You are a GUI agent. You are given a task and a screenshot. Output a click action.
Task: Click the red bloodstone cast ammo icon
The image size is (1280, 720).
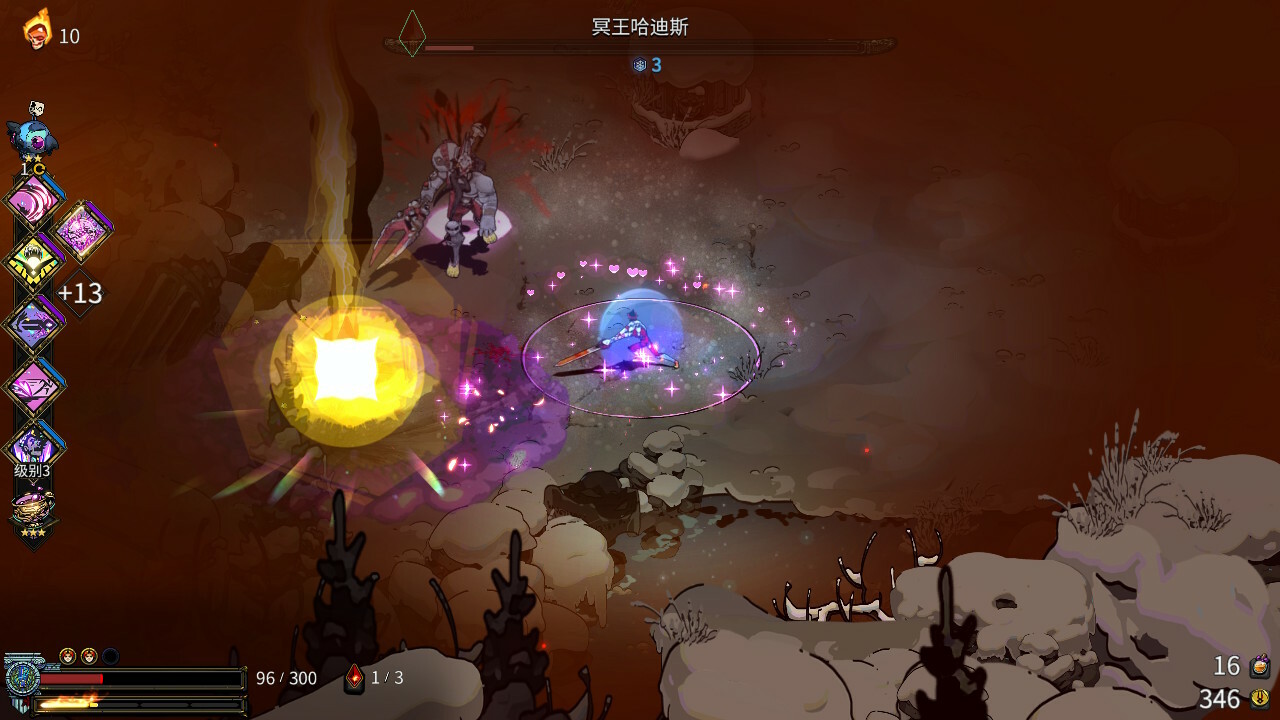coord(354,678)
